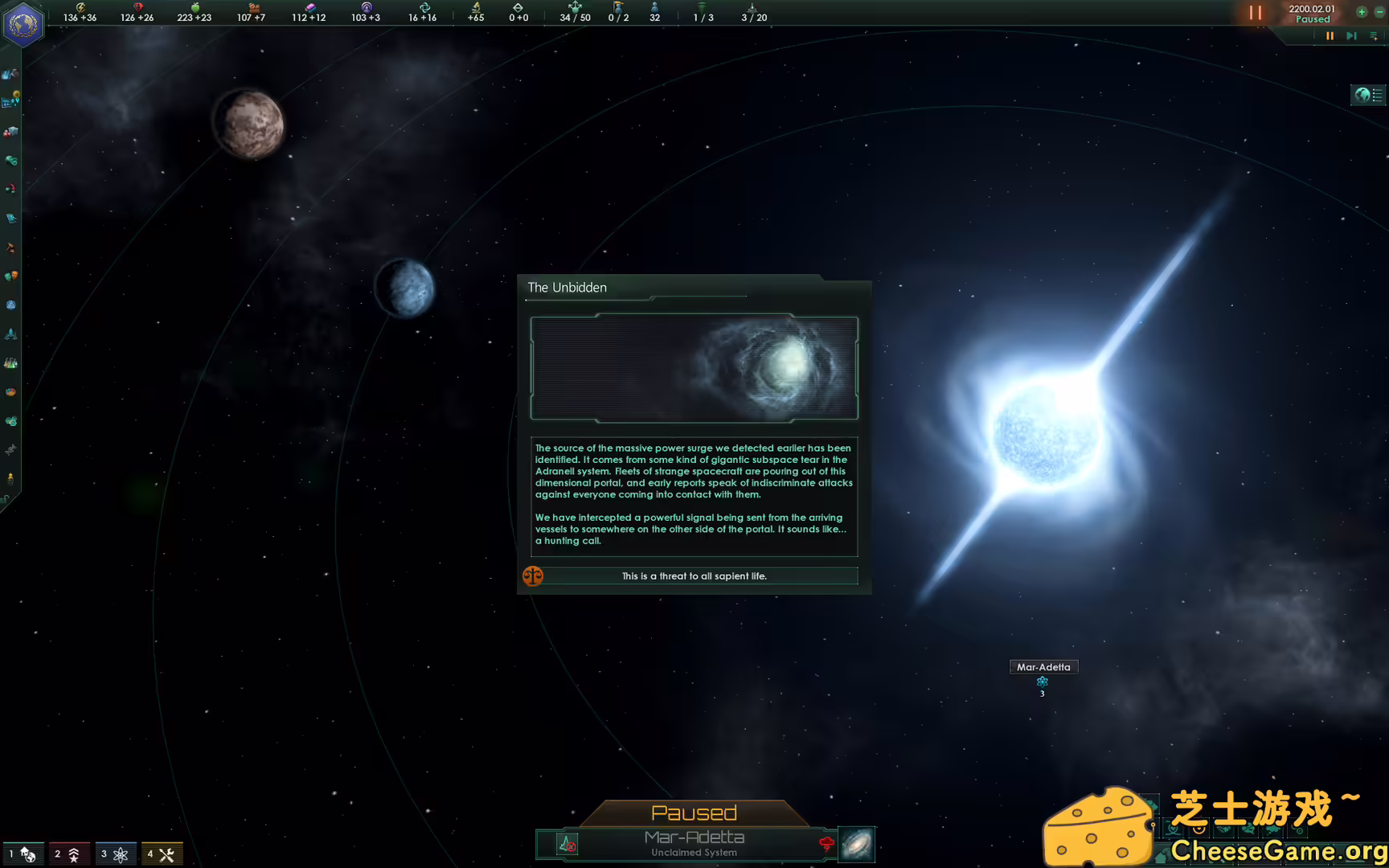
Task: Select fleet group 2 military hotbar slot
Action: (x=68, y=854)
